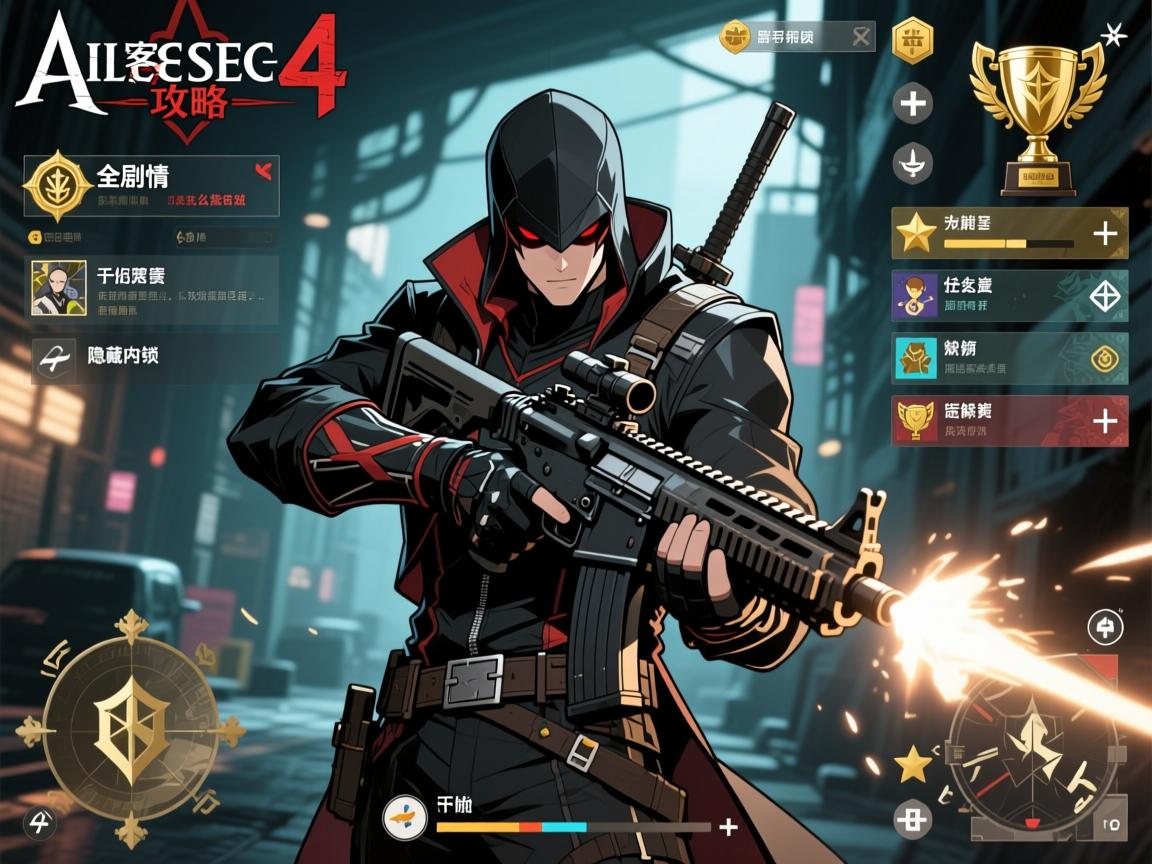Click the gold star beside the minimap
Screen dimensions: 1152x864
913,765
